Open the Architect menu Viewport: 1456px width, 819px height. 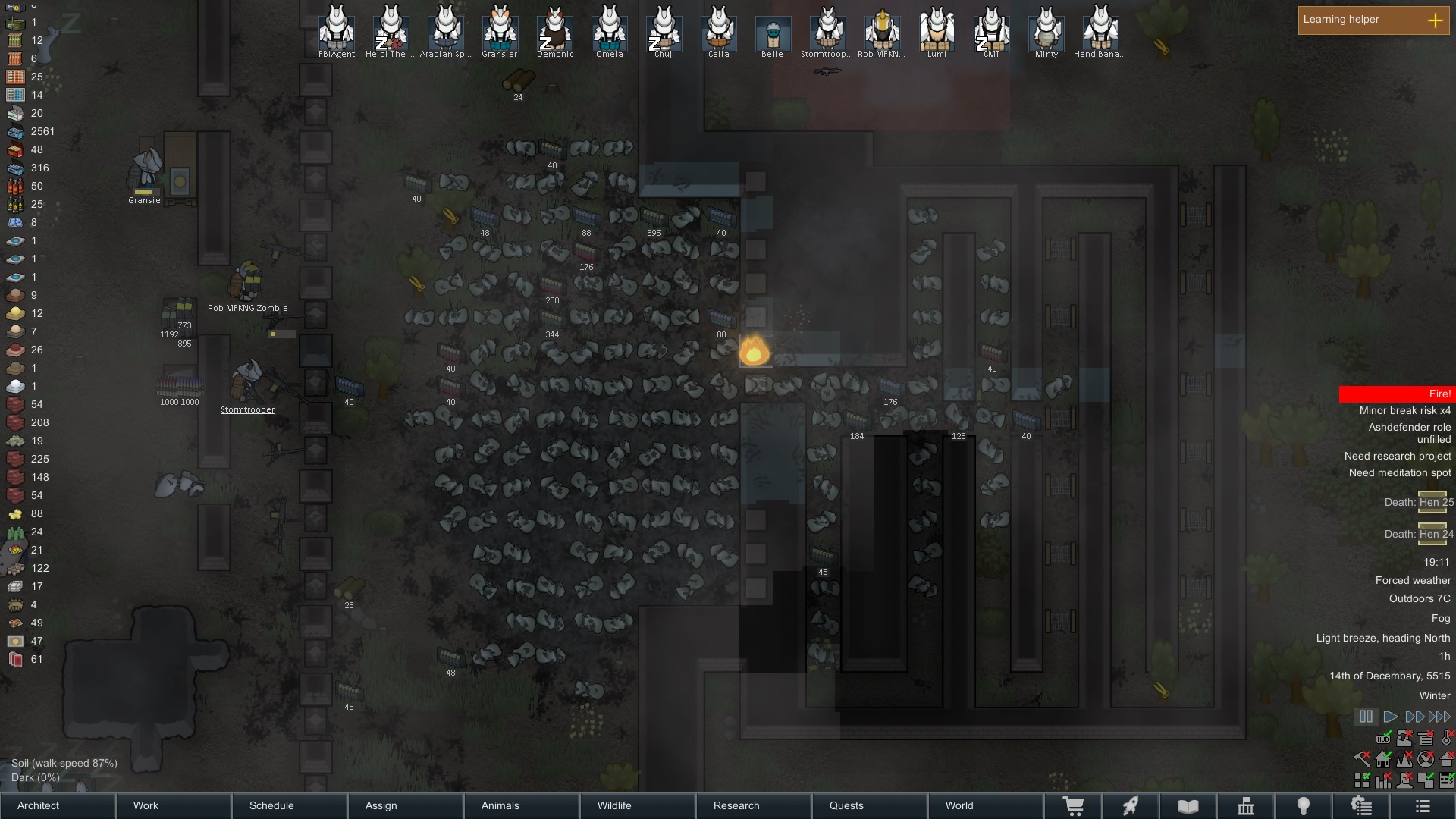[x=58, y=805]
